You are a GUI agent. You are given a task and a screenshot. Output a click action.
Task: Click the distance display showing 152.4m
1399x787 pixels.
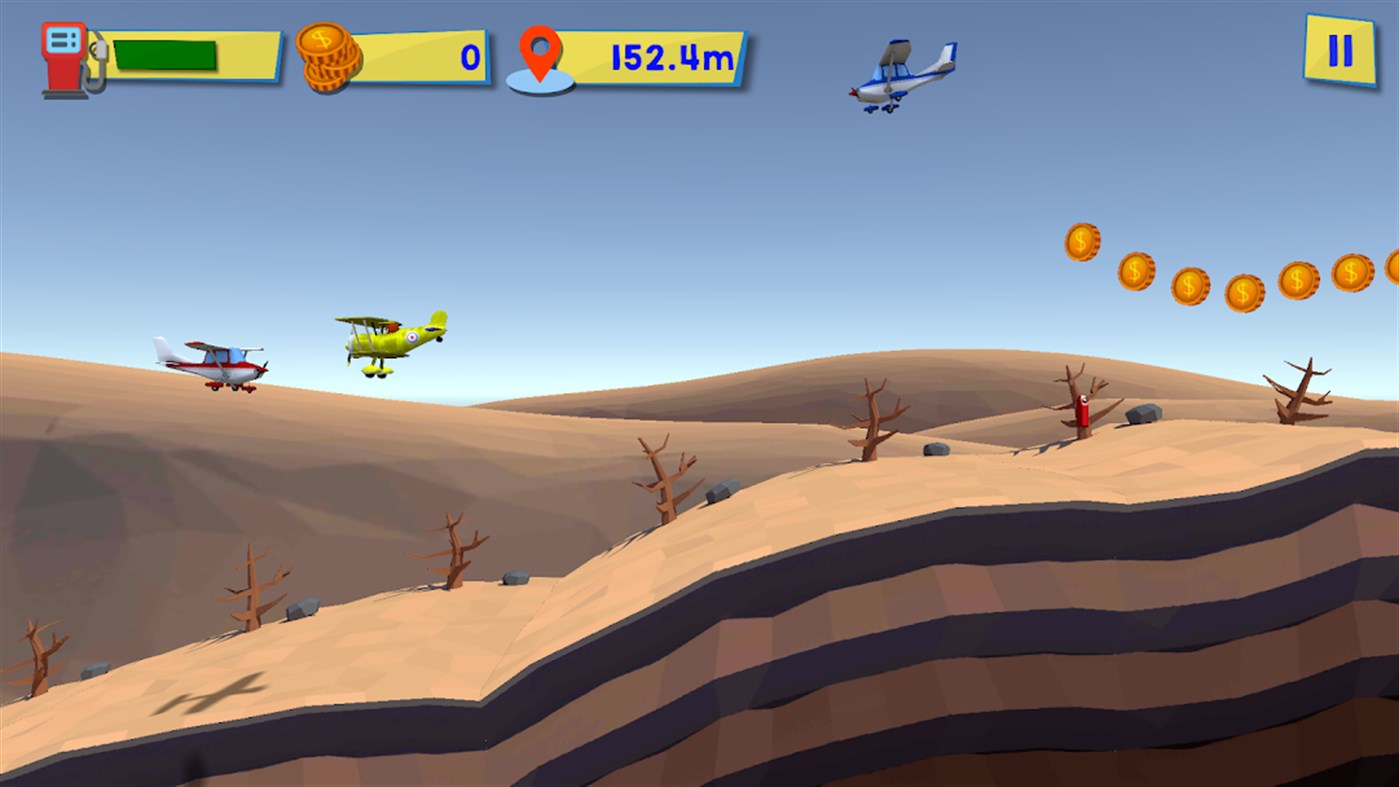pyautogui.click(x=665, y=58)
